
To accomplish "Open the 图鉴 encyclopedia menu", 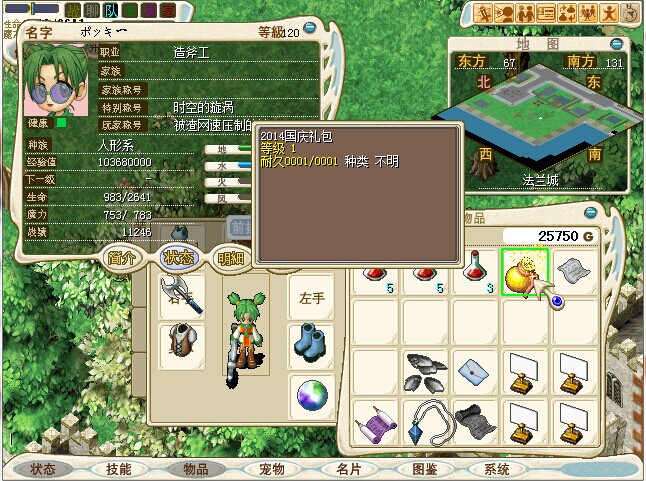I will coord(424,468).
